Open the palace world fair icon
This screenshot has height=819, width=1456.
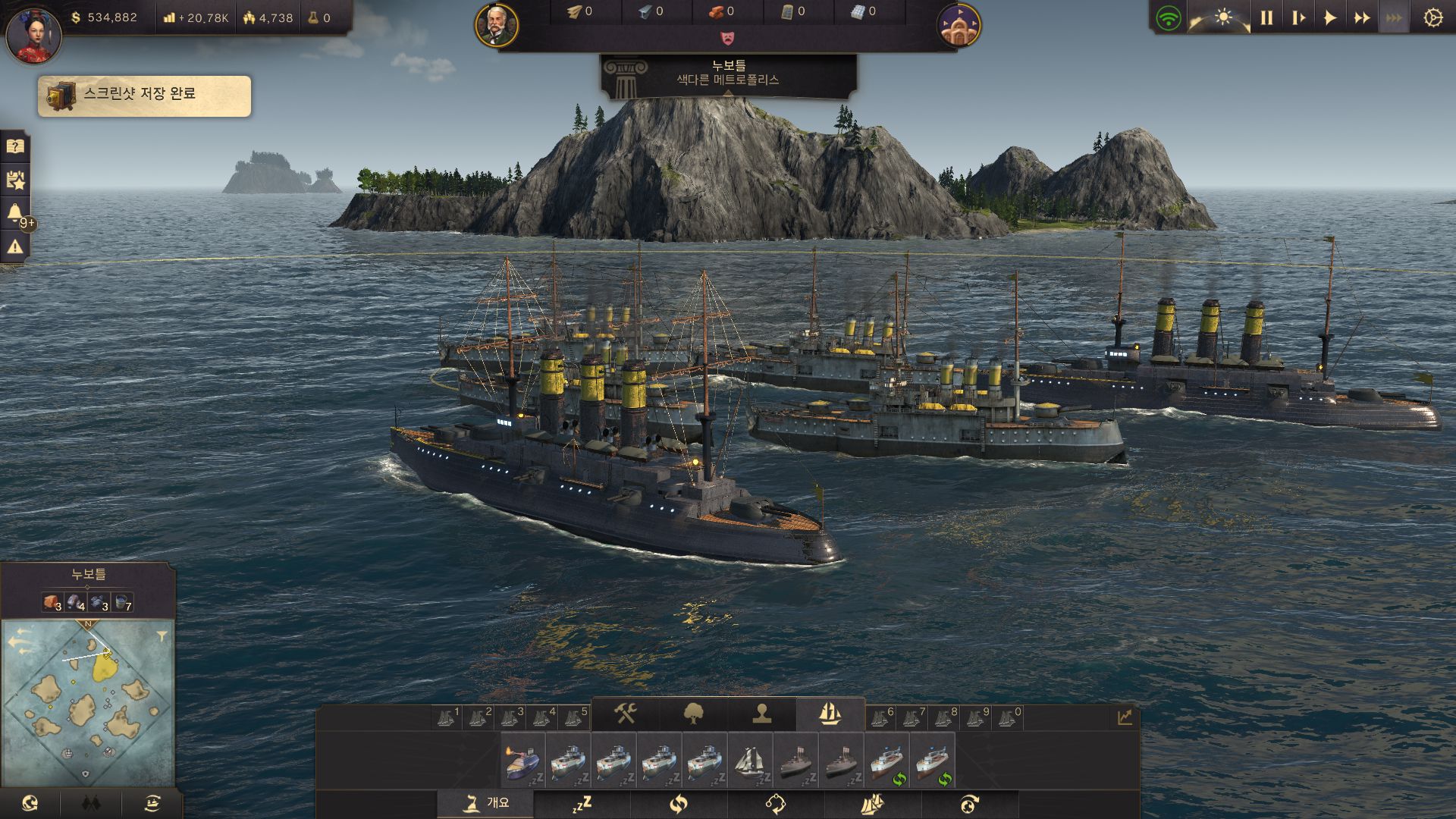[x=959, y=25]
